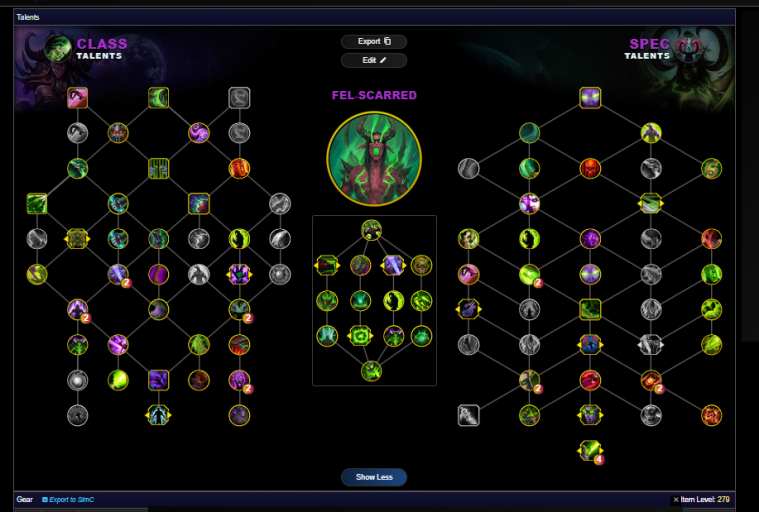Follow the Export to SimC link
Viewport: 759px width, 512px height.
(72, 499)
